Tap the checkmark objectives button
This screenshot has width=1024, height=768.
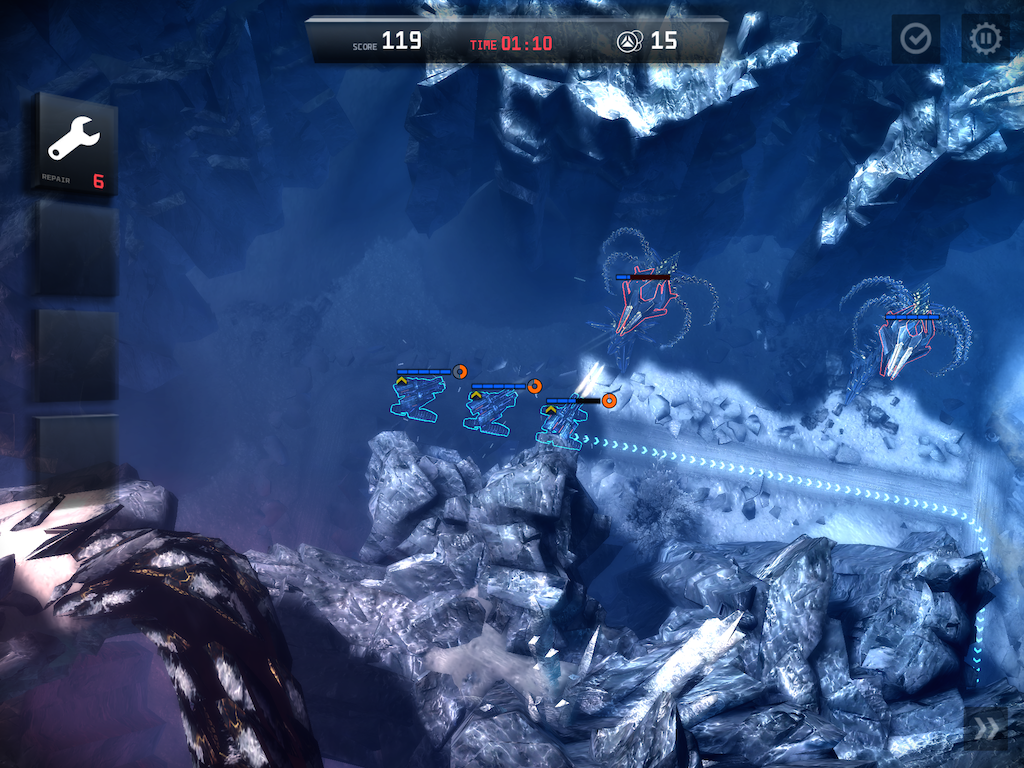(915, 39)
